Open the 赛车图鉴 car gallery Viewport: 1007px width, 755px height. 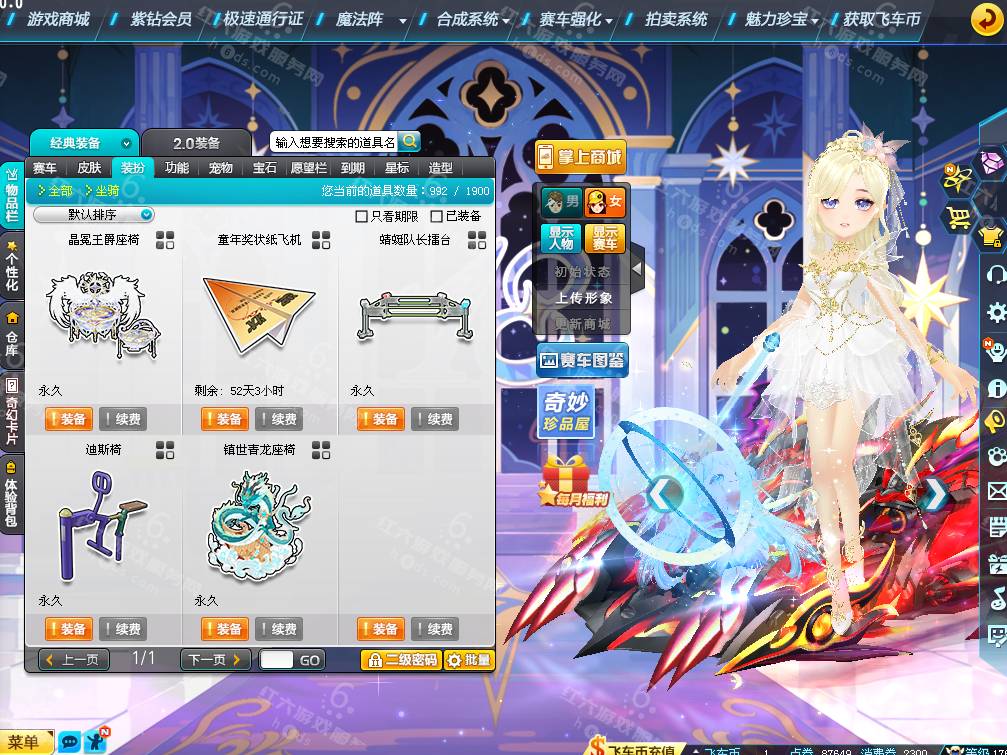(582, 359)
